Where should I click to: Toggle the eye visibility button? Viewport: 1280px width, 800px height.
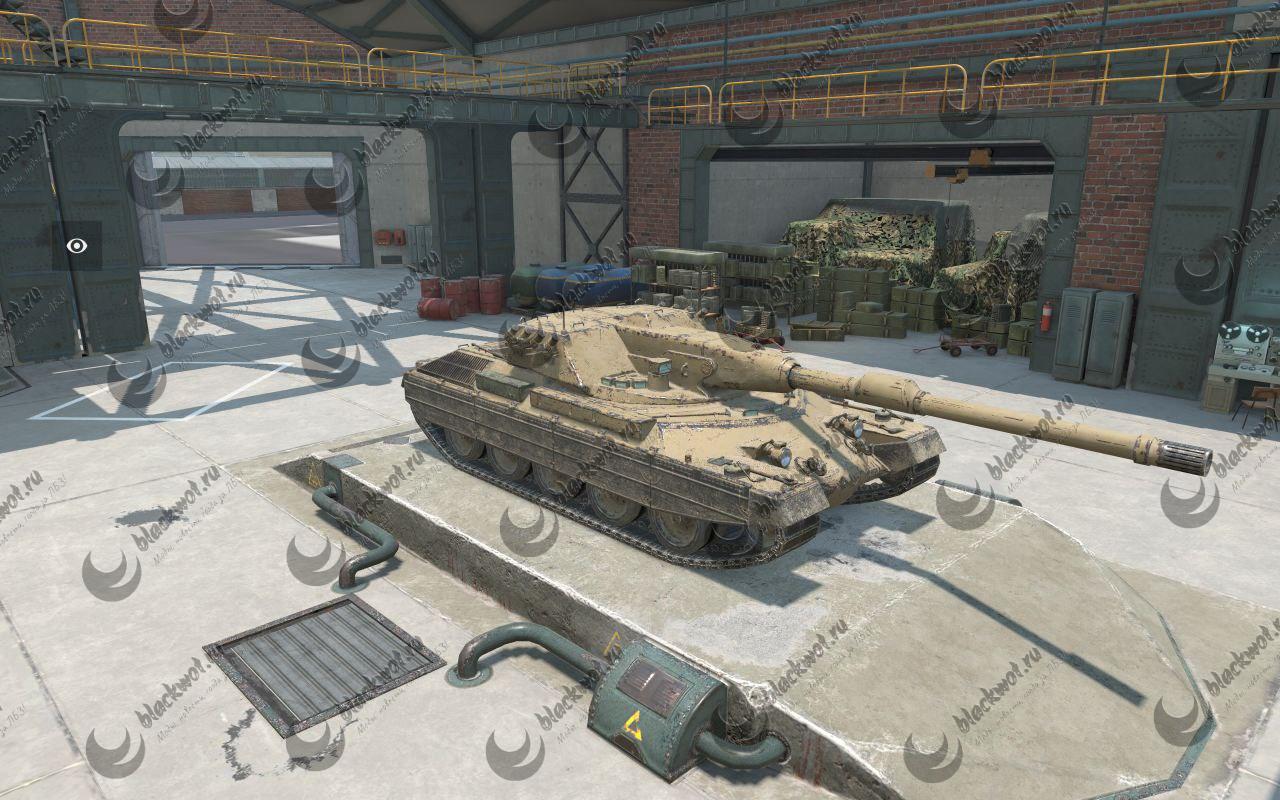pos(76,246)
